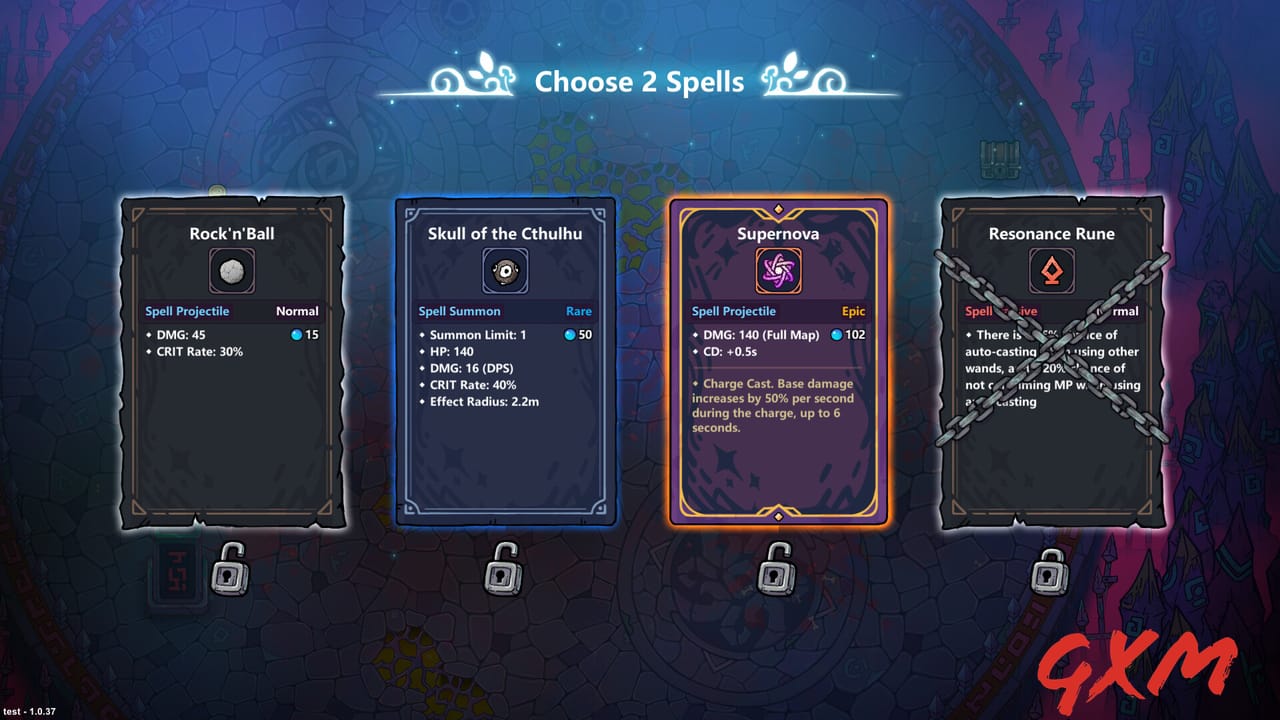Click the Rare rarity label on Skull of the Cthulhu
This screenshot has width=1280, height=720.
(x=578, y=311)
